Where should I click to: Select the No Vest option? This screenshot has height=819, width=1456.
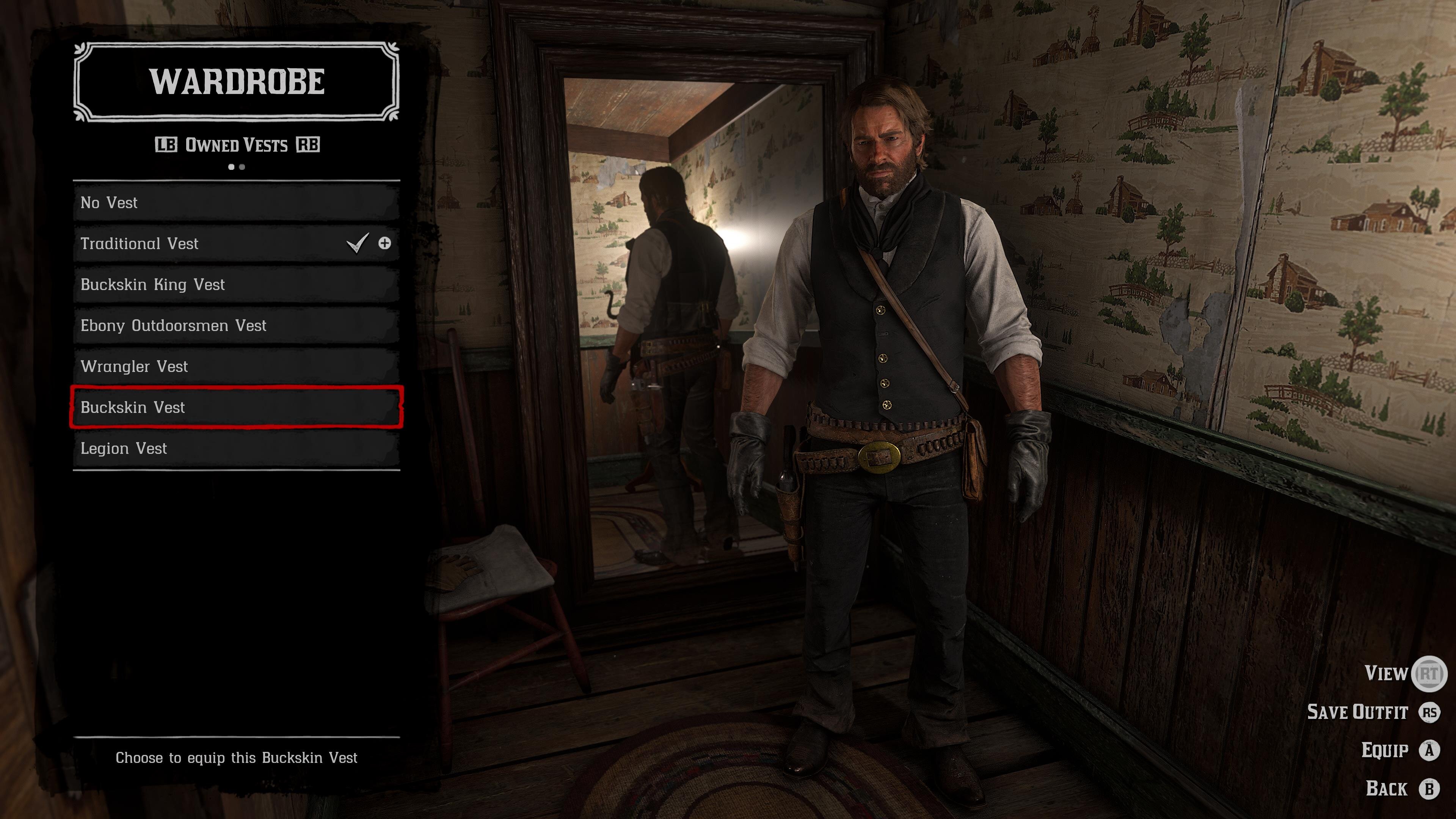[x=236, y=202]
